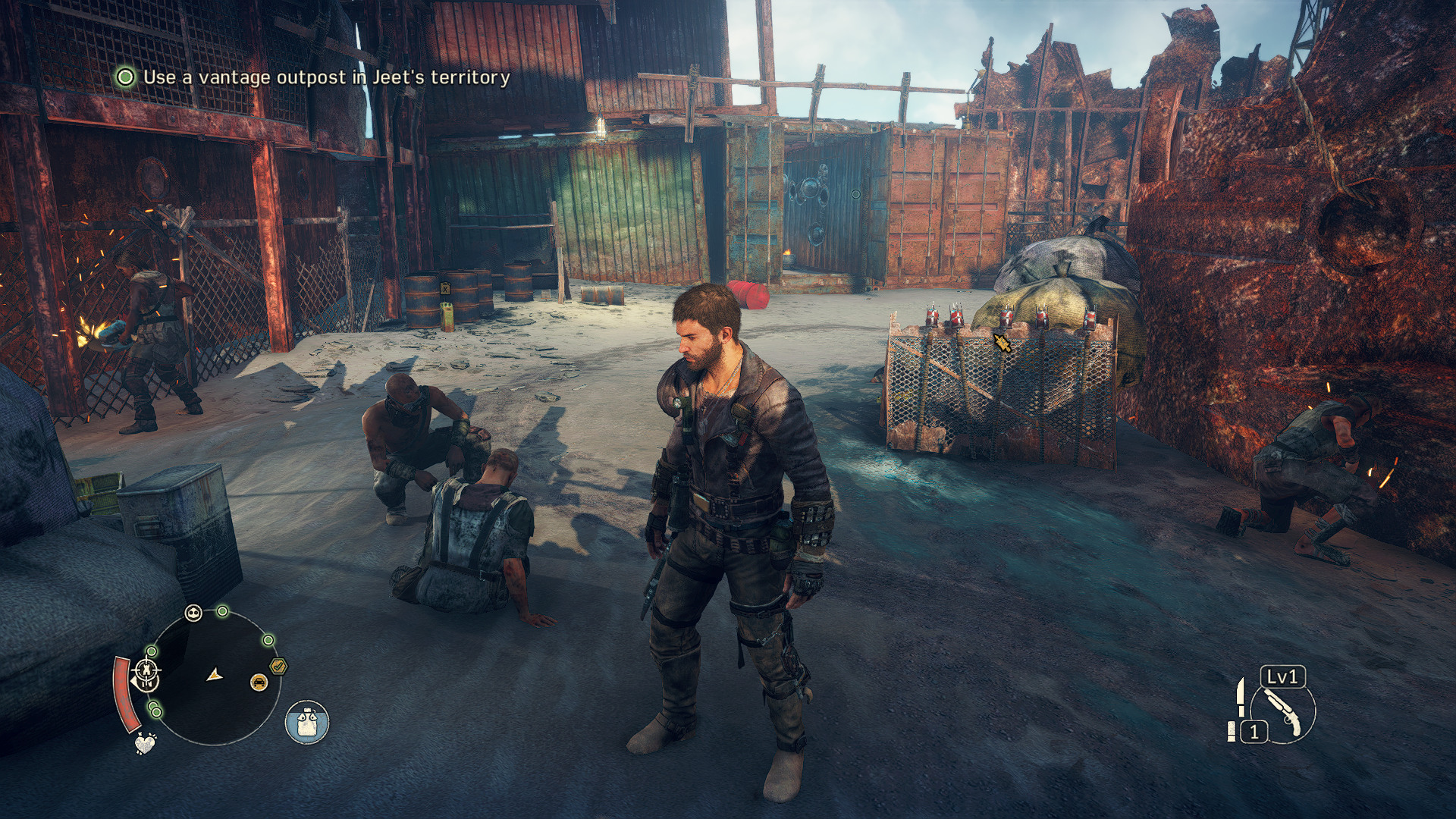Click the green checkmark hexagon minimap marker

(278, 666)
